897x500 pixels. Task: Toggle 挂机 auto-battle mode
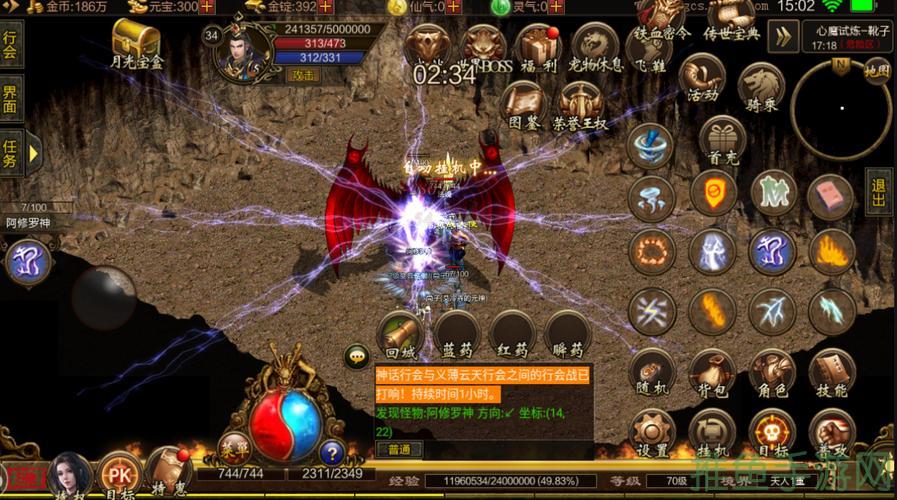pos(712,433)
